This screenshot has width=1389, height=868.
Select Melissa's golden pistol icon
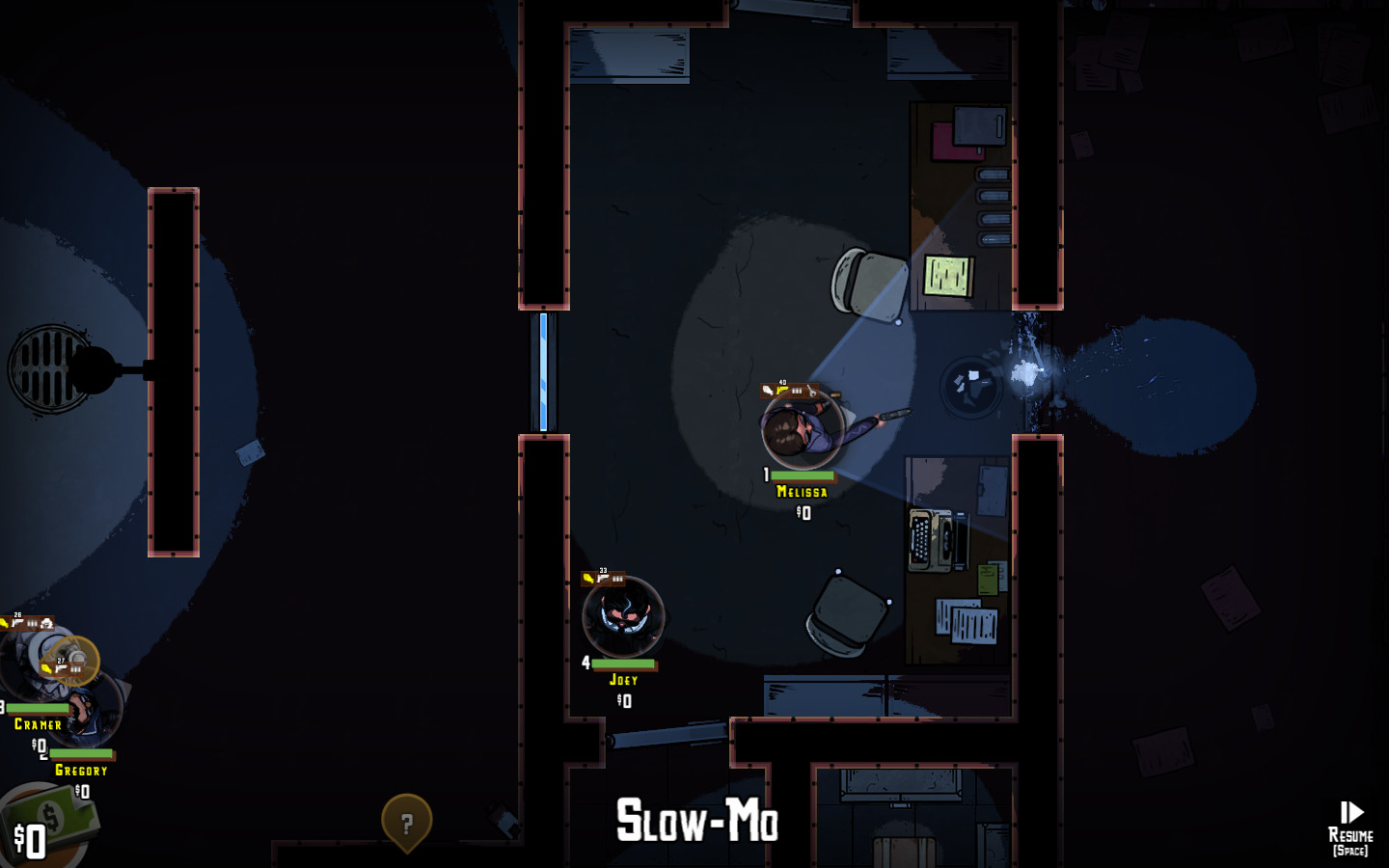click(x=782, y=391)
